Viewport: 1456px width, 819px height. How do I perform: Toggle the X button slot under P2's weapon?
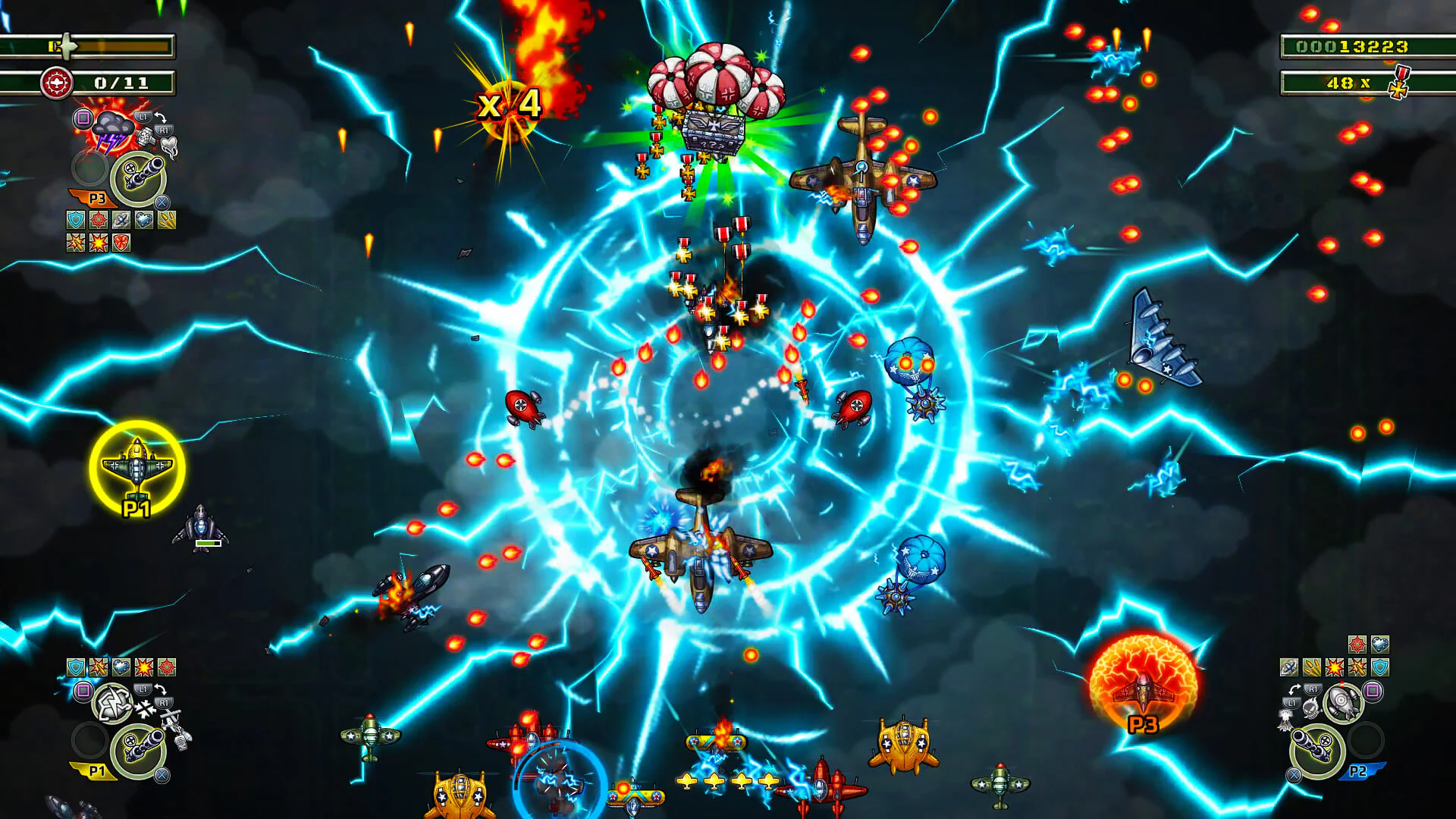click(1294, 773)
